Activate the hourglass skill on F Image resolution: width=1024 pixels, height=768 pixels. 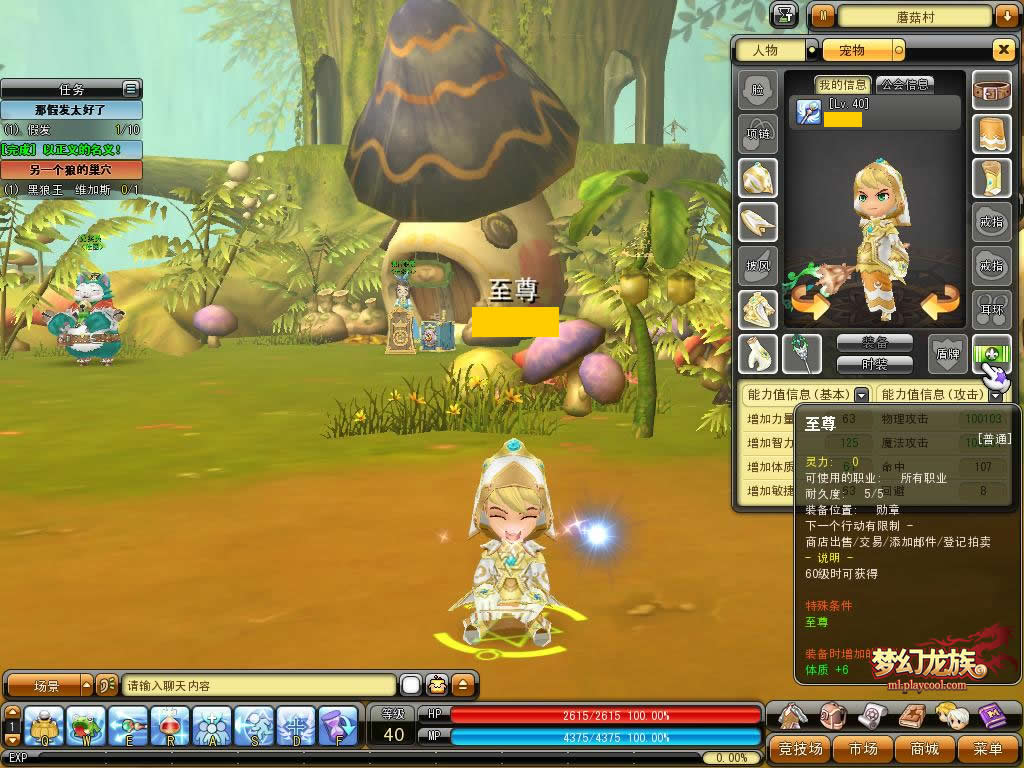click(338, 727)
